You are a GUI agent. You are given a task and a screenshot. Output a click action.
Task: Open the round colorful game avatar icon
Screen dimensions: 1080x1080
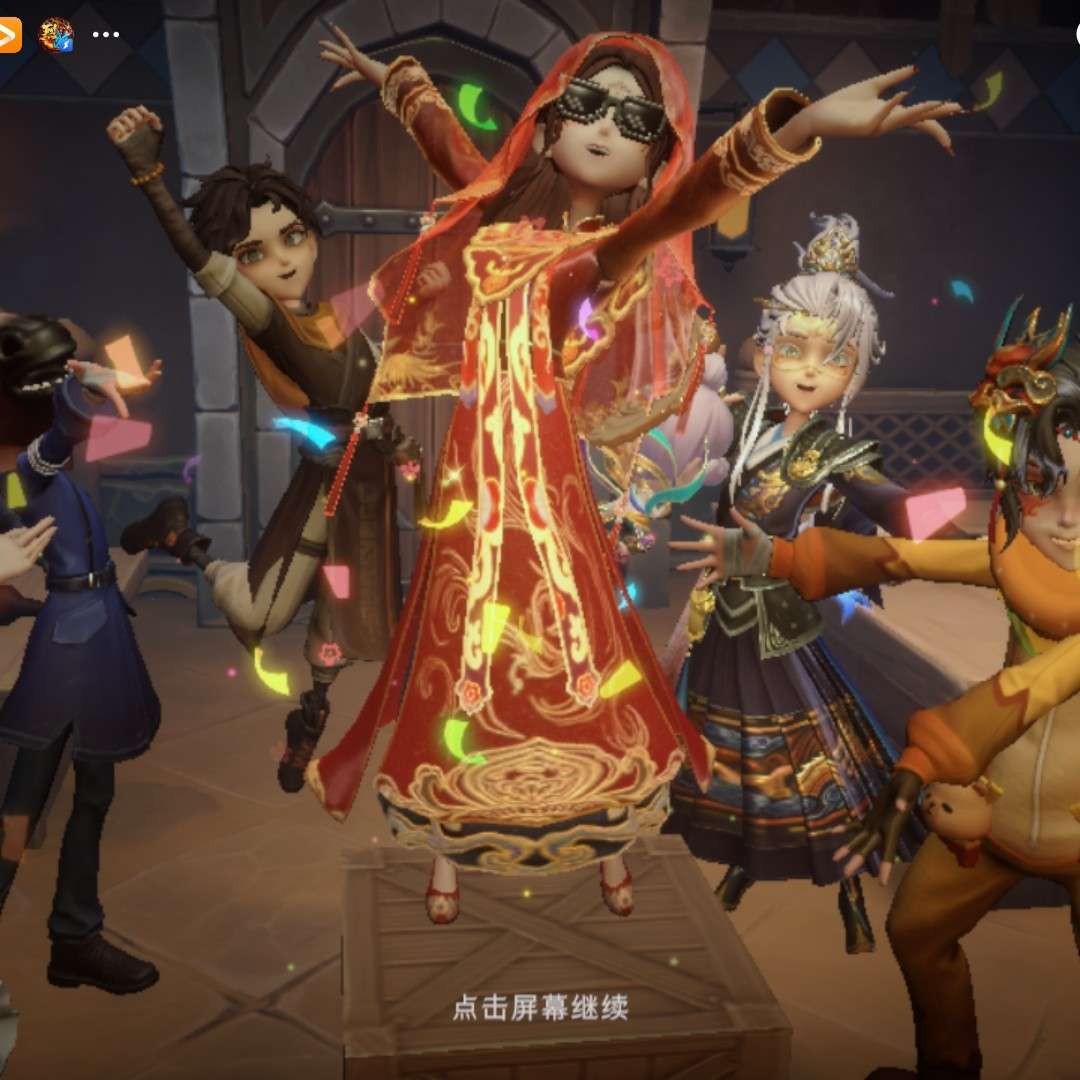[56, 34]
